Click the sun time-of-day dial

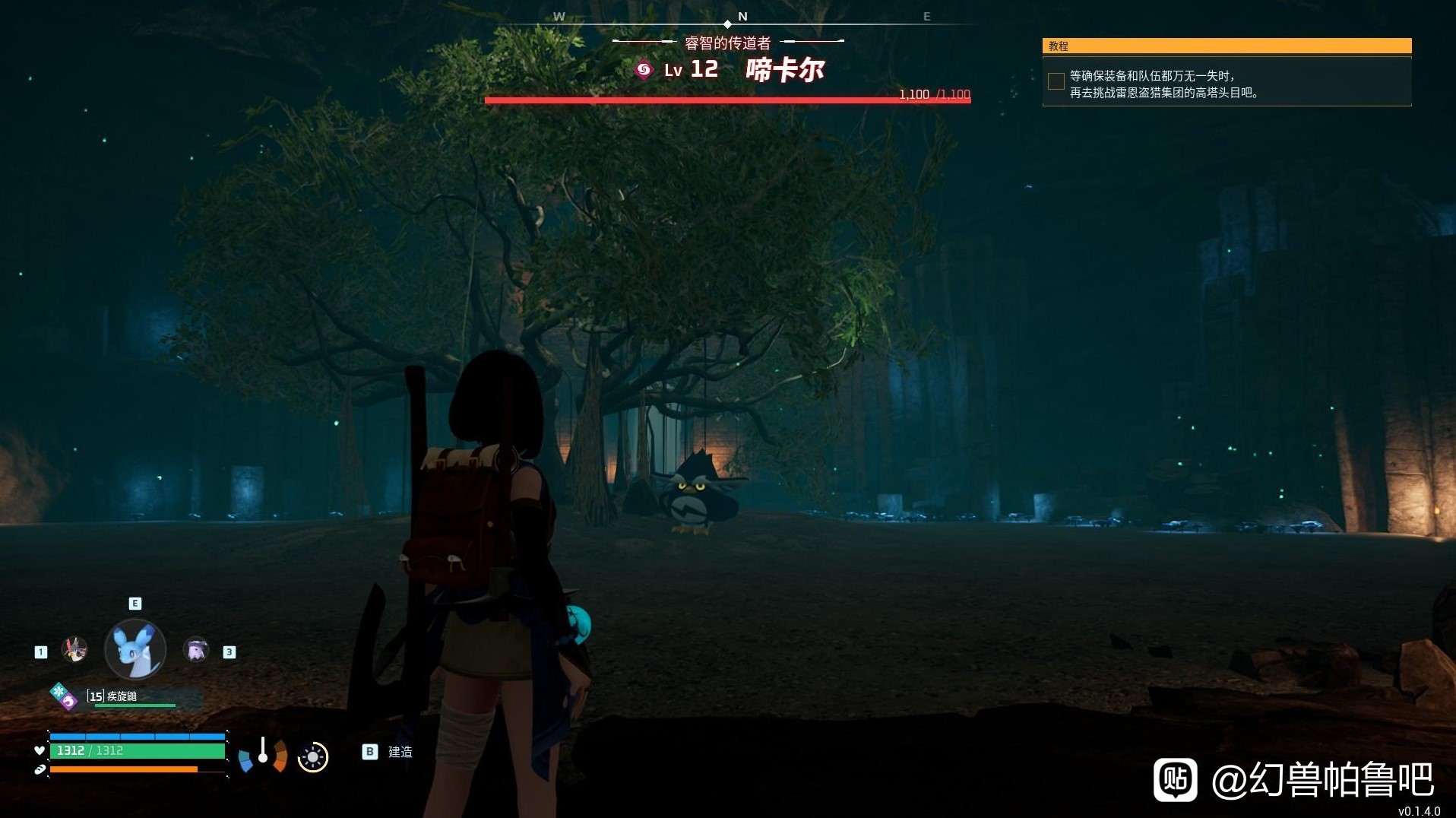(312, 757)
